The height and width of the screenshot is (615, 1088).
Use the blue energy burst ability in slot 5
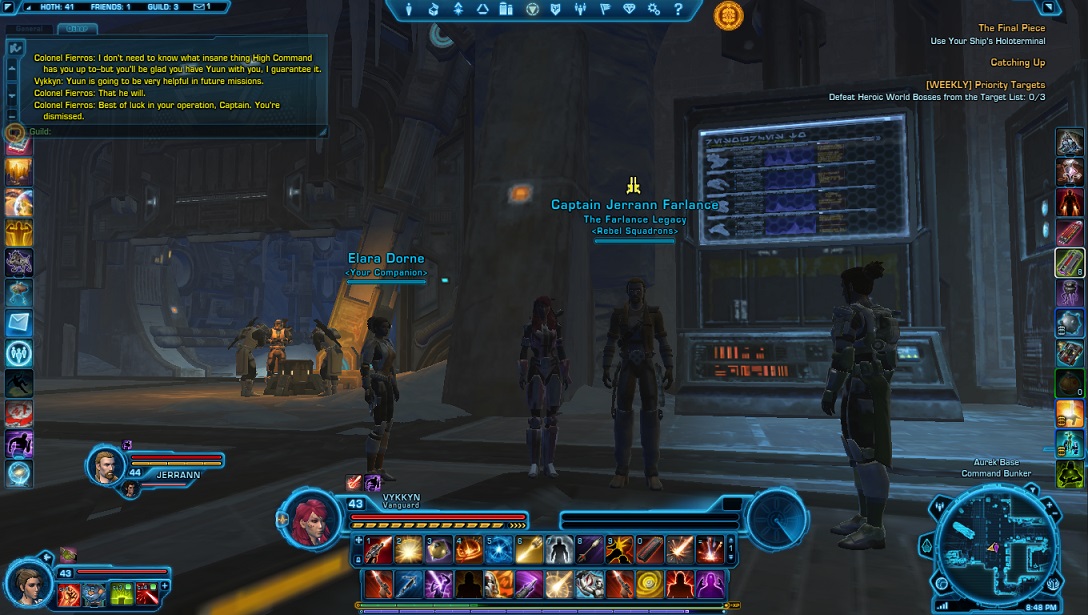pos(499,548)
